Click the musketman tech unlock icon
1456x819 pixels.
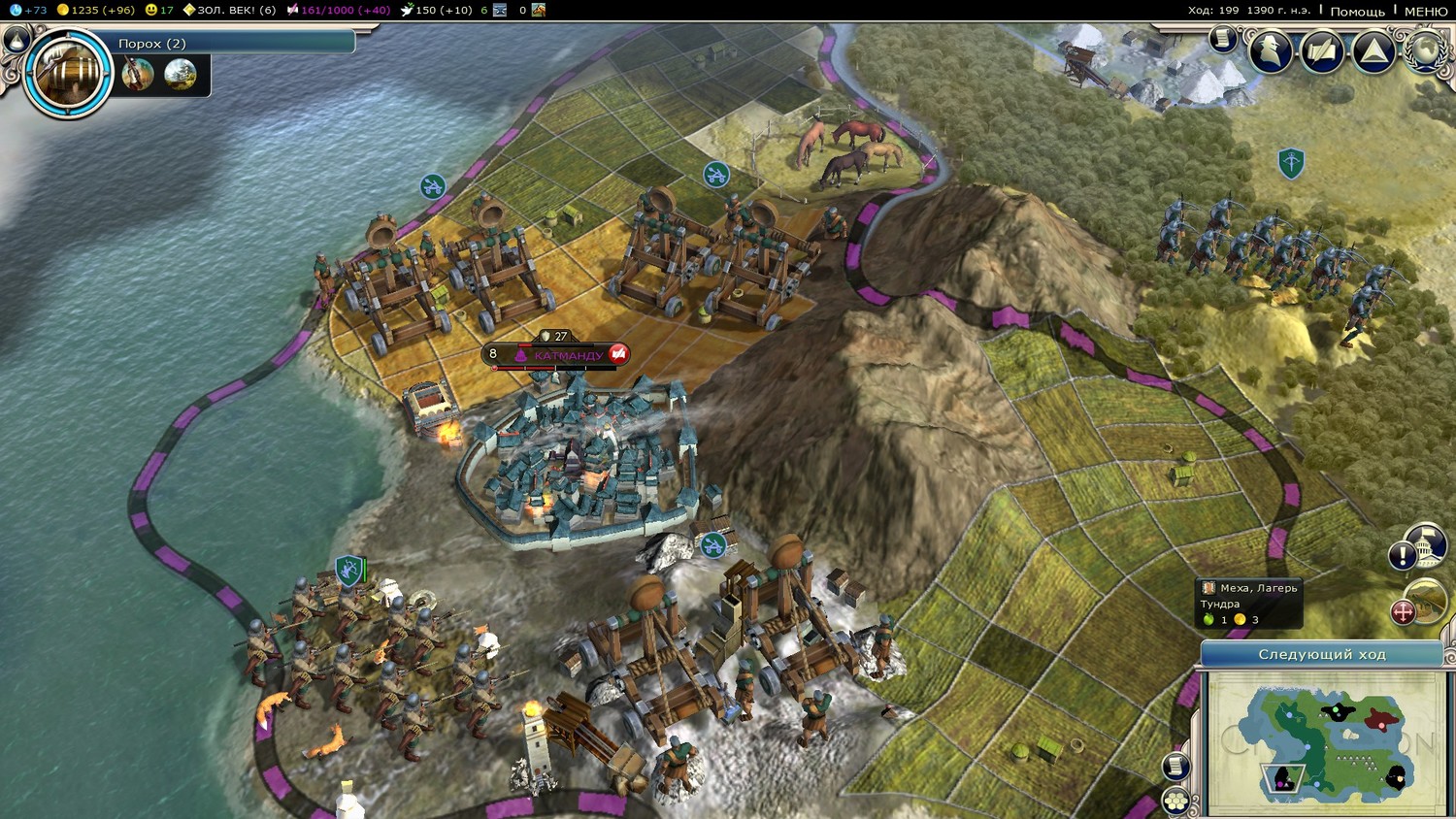[138, 74]
